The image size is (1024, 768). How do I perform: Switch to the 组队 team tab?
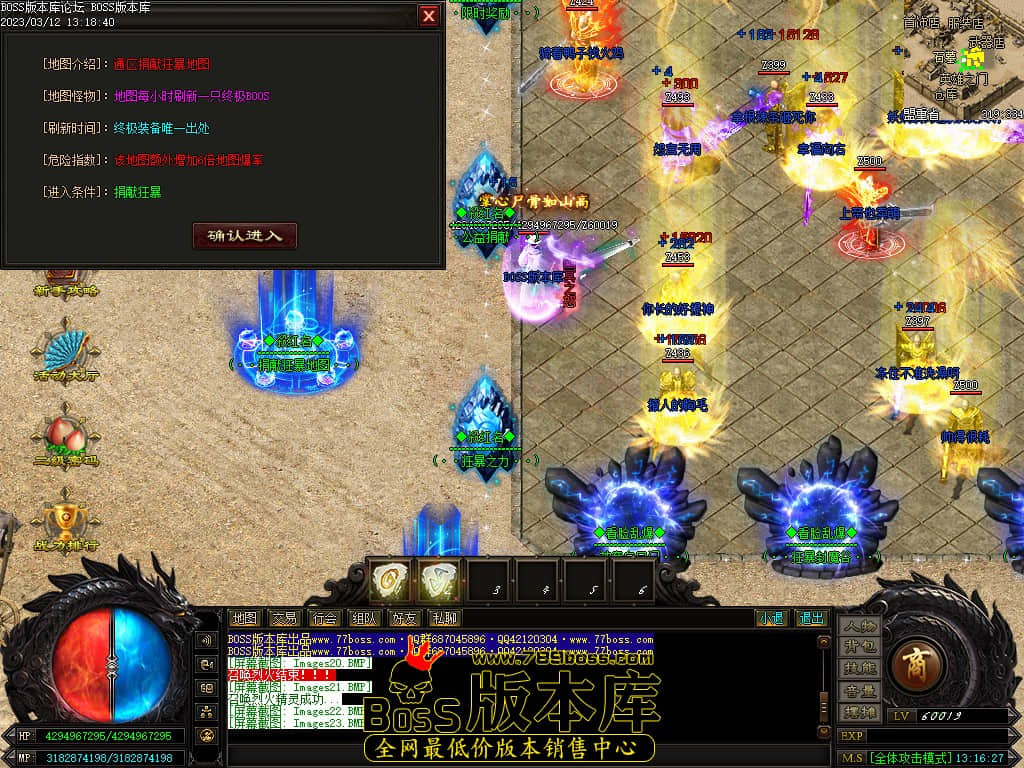pyautogui.click(x=364, y=619)
